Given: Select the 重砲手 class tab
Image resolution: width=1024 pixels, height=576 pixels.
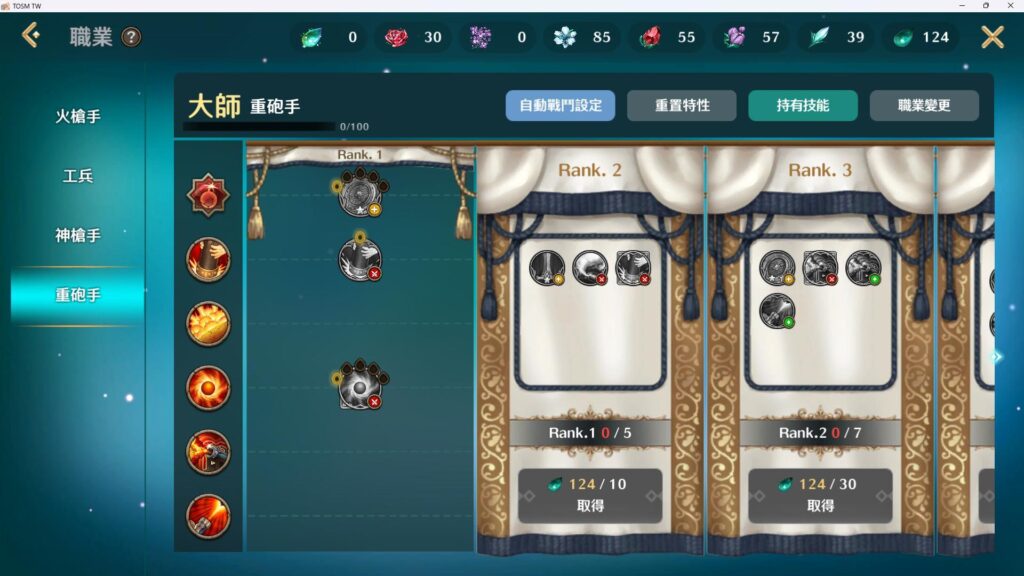Looking at the screenshot, I should click(x=78, y=296).
